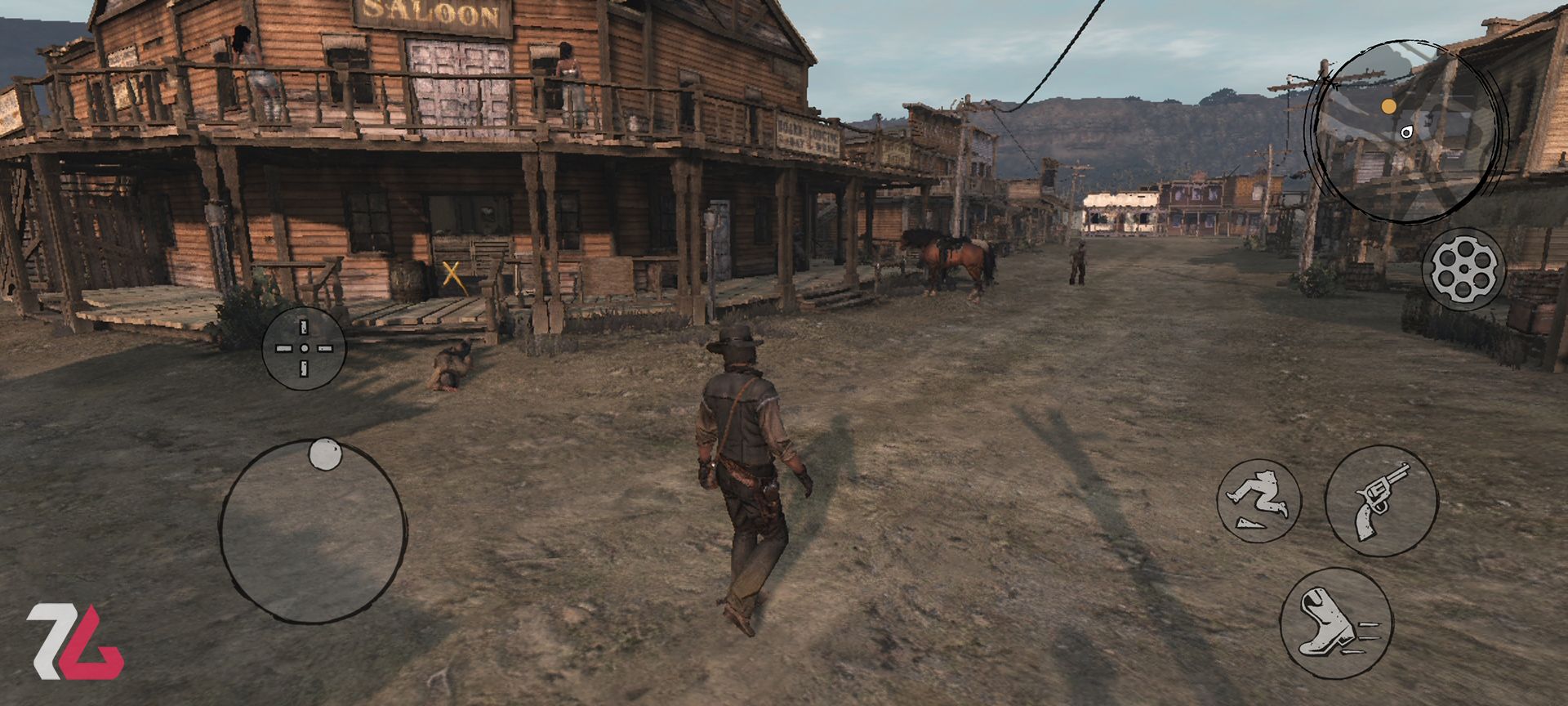Viewport: 1568px width, 706px height.
Task: Tap the revolver fire button
Action: tap(1381, 500)
